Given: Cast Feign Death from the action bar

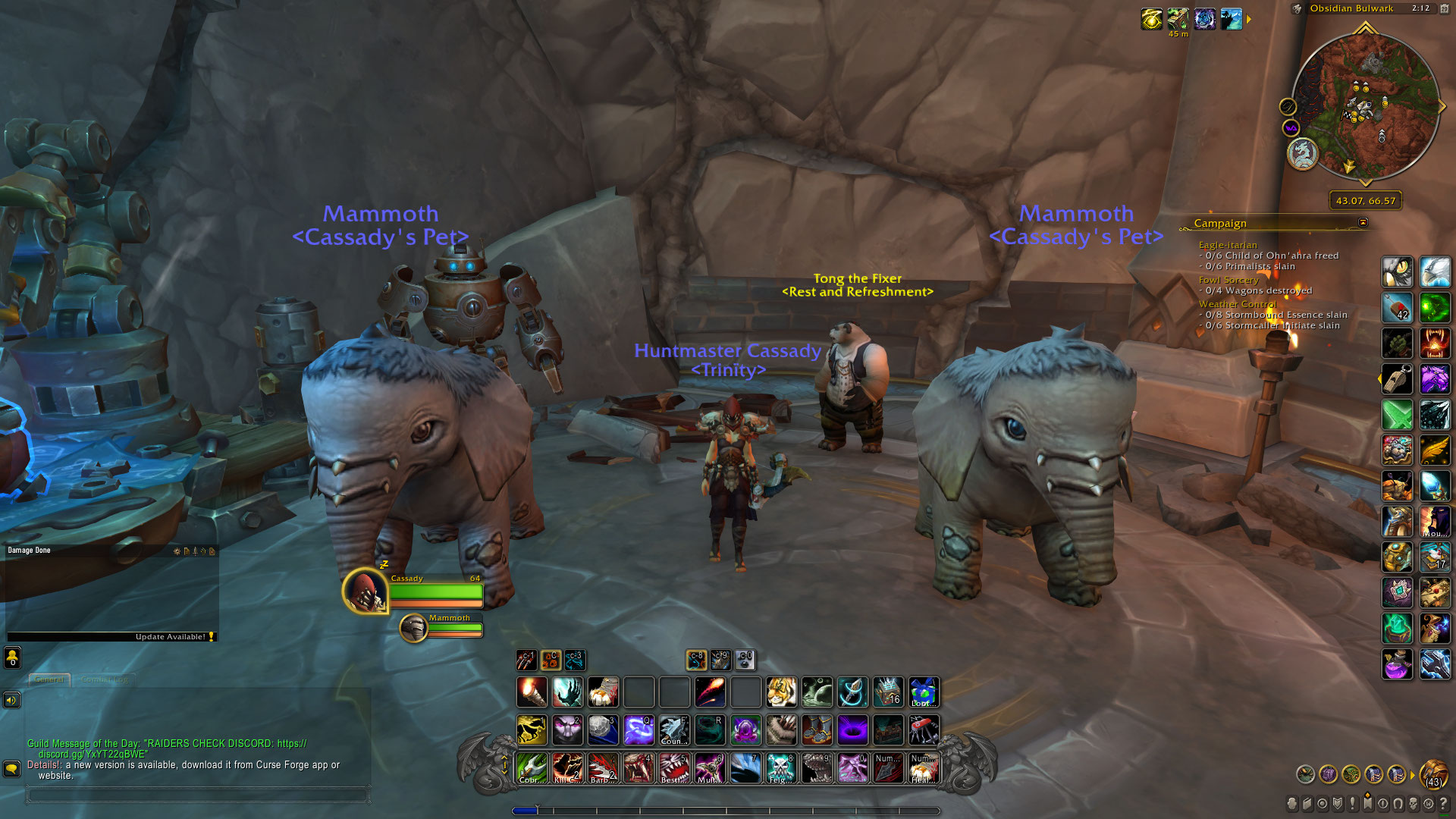Looking at the screenshot, I should 780,768.
